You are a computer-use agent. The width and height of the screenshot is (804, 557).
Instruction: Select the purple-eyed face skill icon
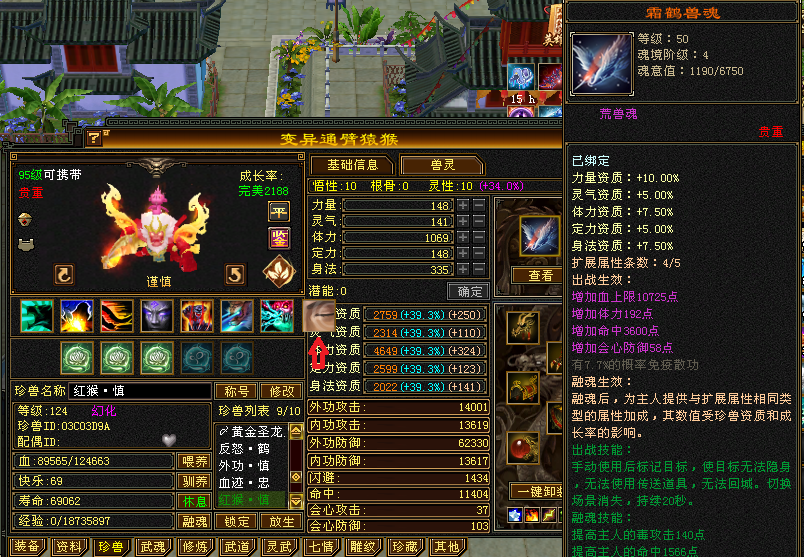pos(155,316)
